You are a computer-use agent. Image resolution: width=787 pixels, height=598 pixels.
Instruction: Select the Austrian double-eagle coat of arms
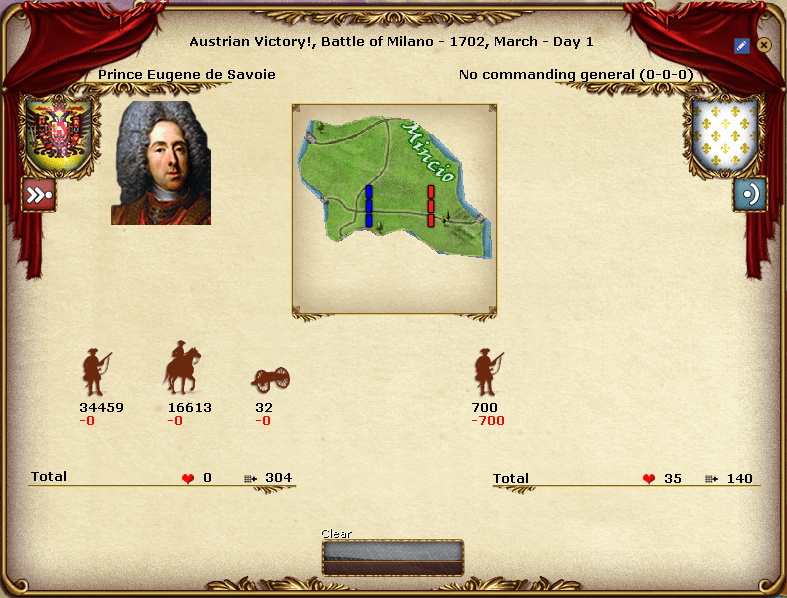[56, 133]
